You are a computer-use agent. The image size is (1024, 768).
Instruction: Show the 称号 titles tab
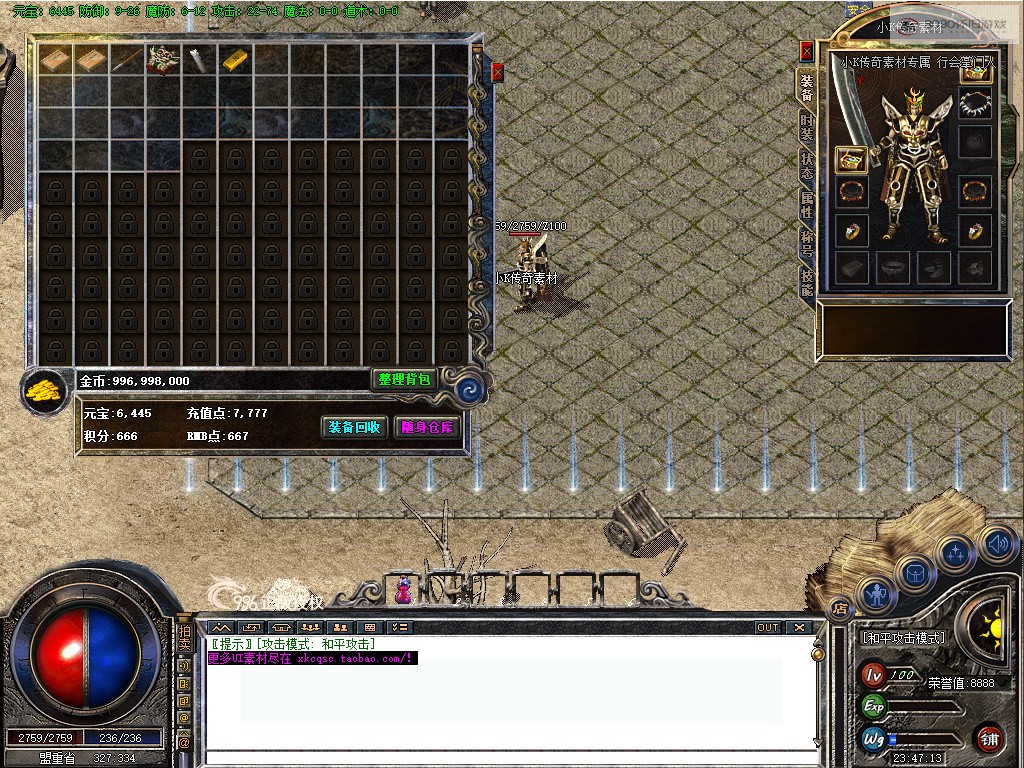click(x=806, y=243)
